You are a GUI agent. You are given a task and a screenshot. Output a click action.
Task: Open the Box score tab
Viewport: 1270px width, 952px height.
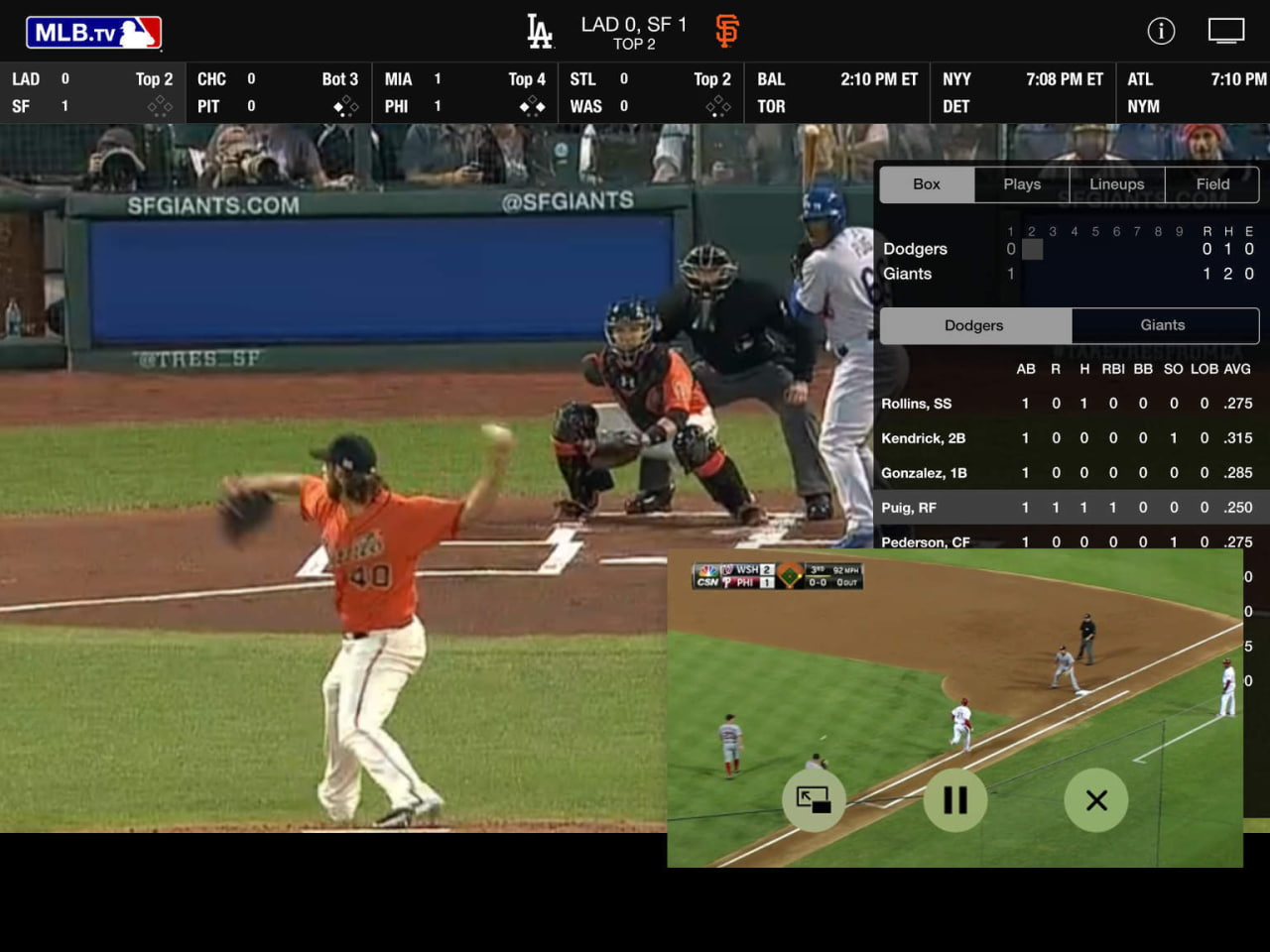point(926,184)
